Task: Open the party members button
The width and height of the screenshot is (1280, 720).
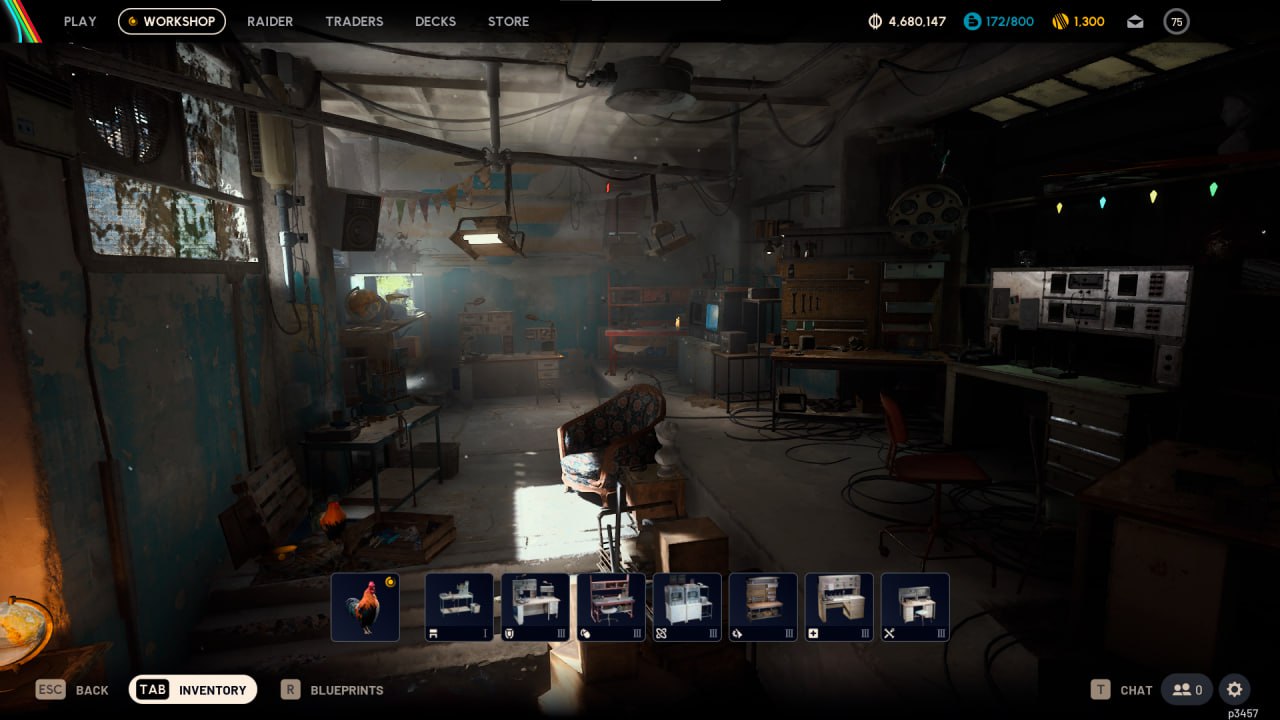Action: click(x=1188, y=689)
